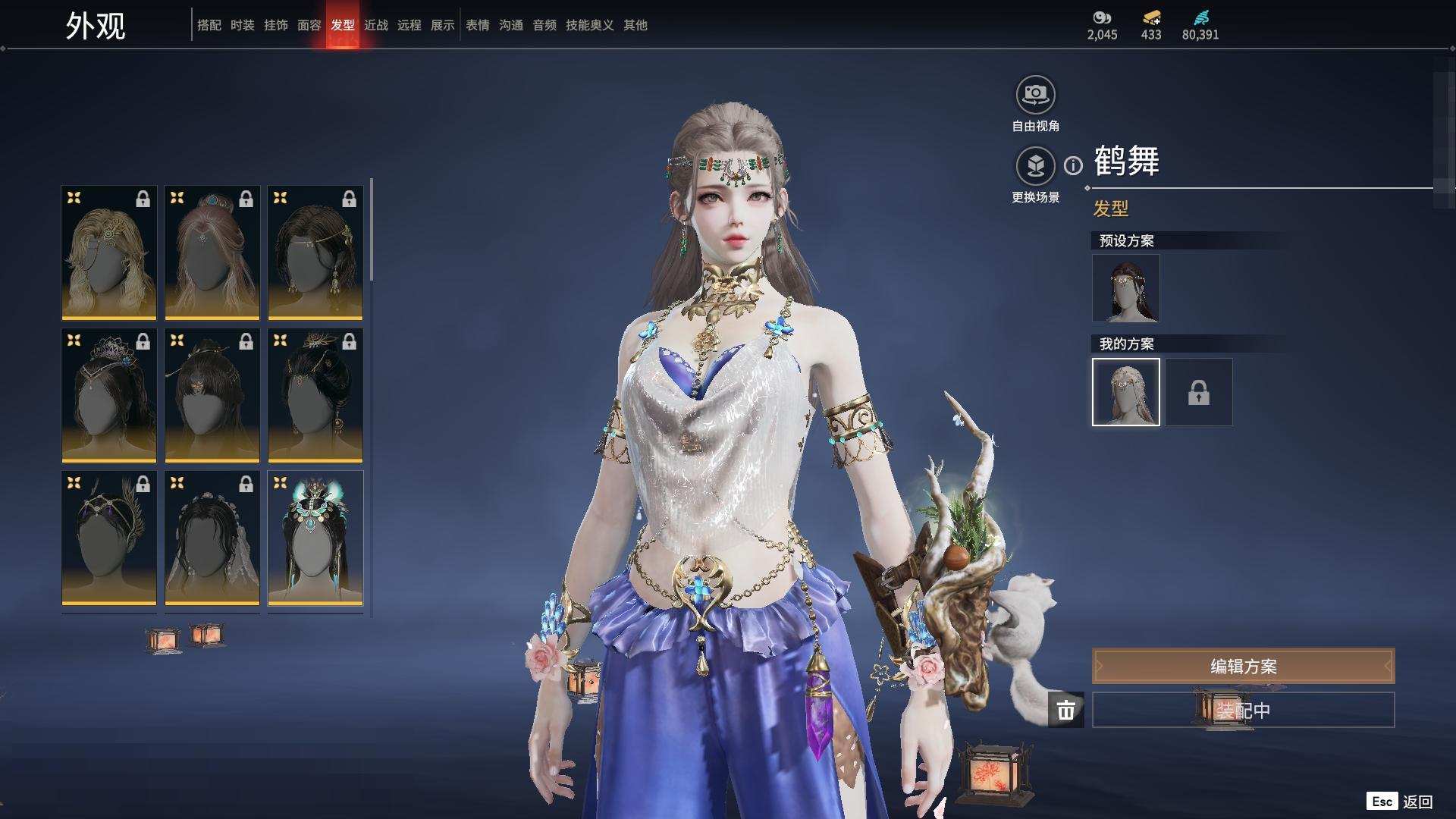Open the 技能奥义 skills tab
Image resolution: width=1456 pixels, height=819 pixels.
point(589,25)
